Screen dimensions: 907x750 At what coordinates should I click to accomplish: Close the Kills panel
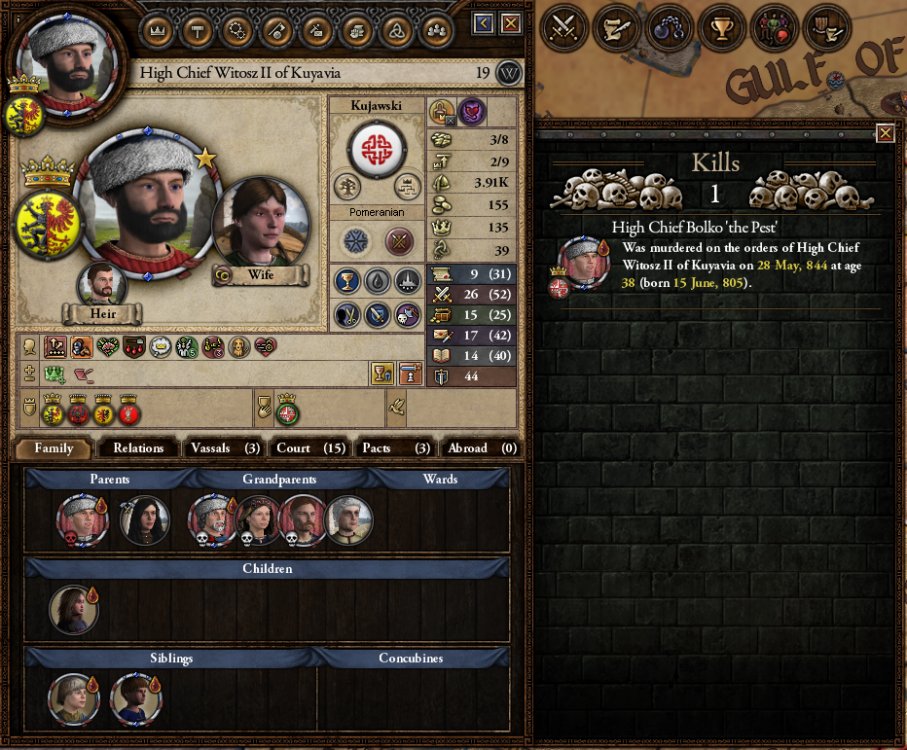(885, 133)
